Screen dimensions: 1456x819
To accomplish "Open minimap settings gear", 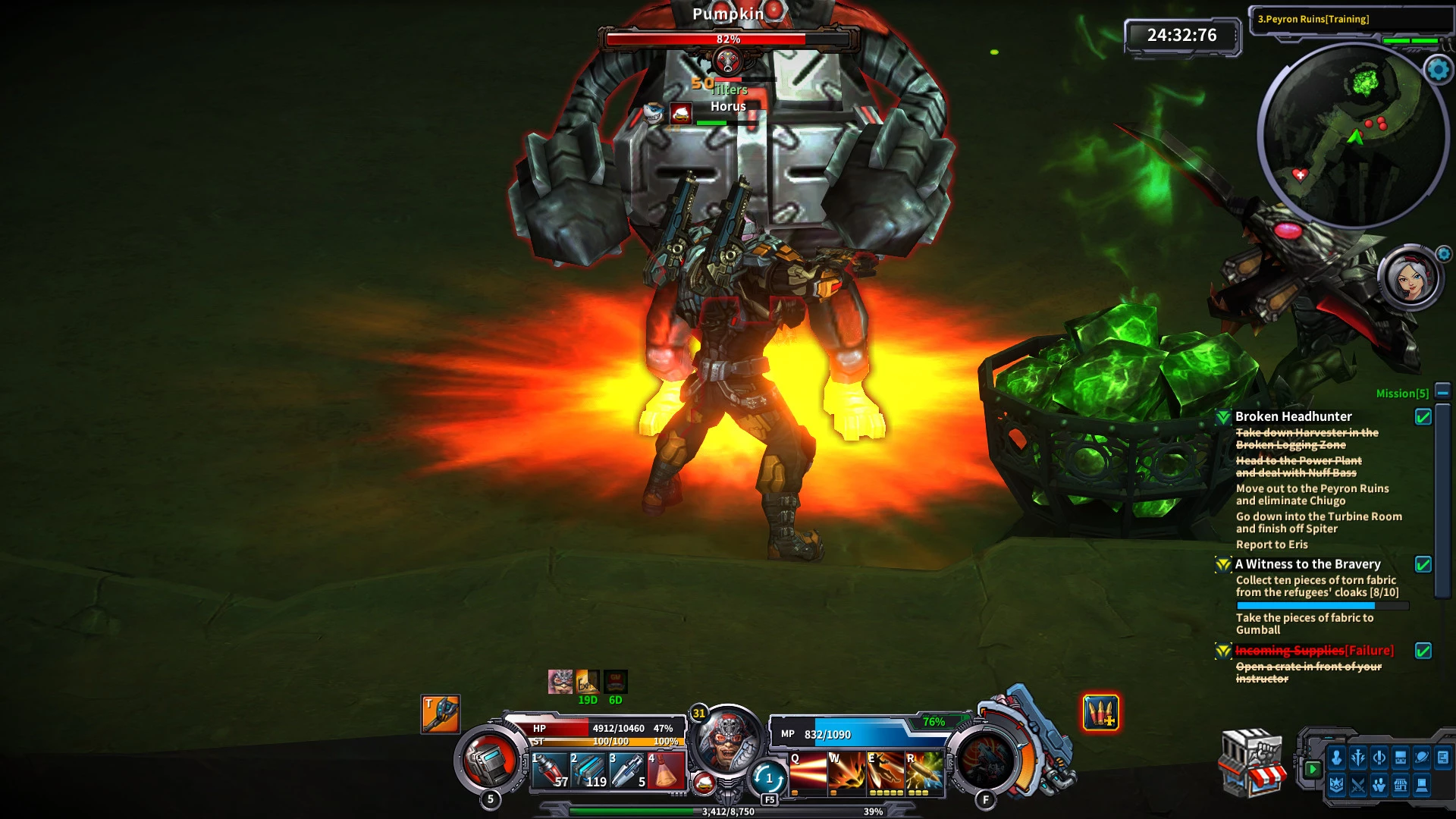I will (1438, 70).
